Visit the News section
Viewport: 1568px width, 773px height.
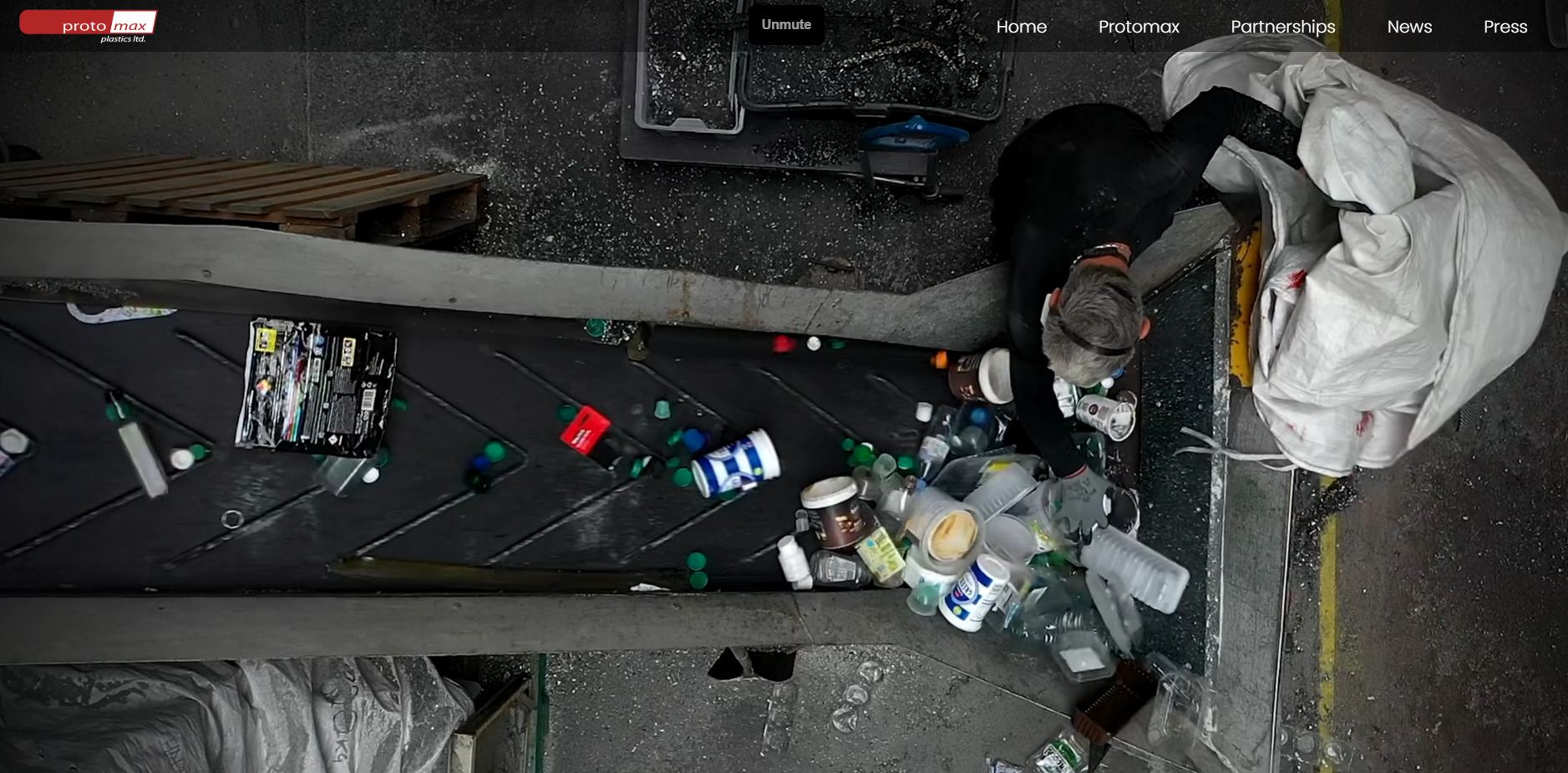(1409, 27)
